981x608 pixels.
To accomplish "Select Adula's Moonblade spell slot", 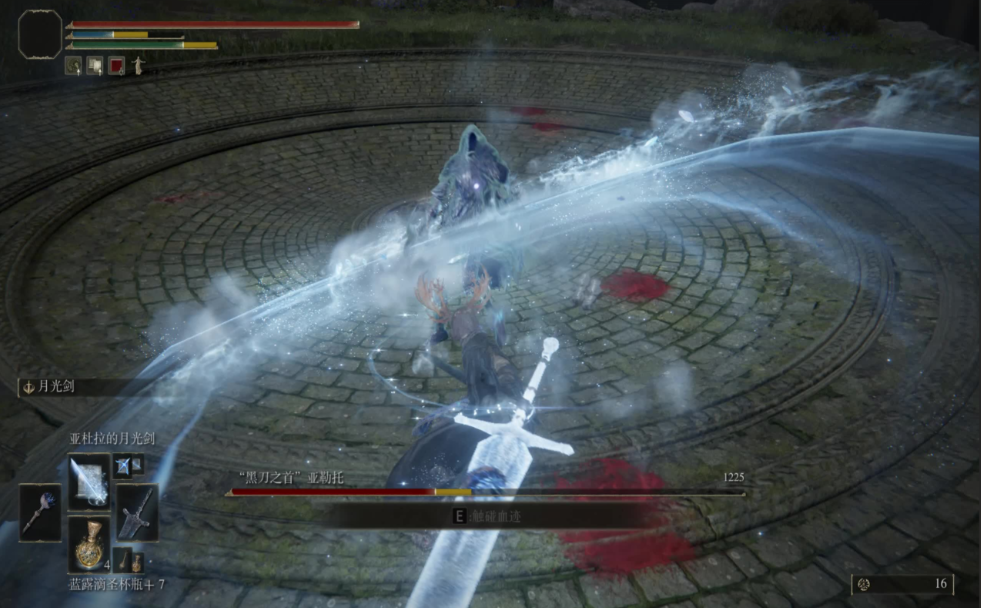I will pos(89,481).
